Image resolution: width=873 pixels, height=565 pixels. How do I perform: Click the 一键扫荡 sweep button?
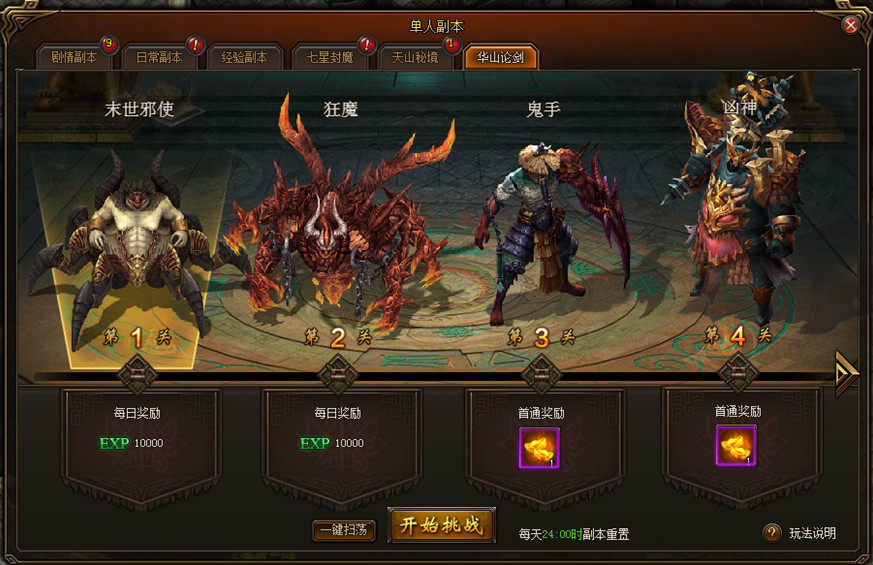click(x=344, y=530)
